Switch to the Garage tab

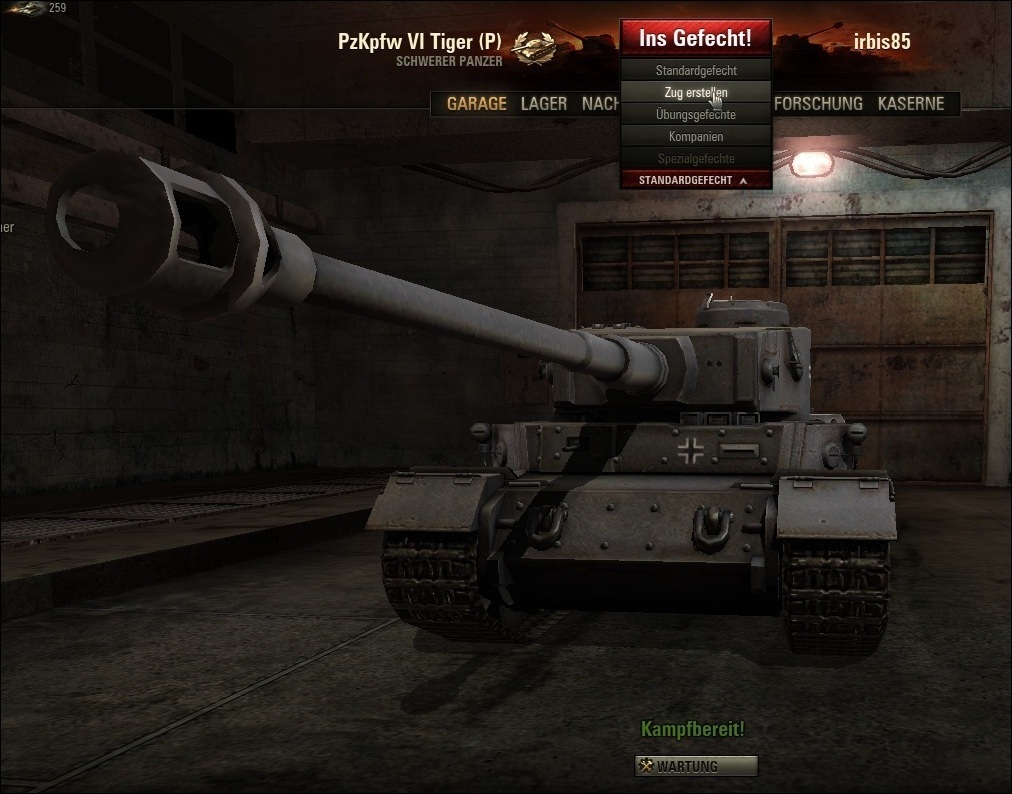pos(476,104)
